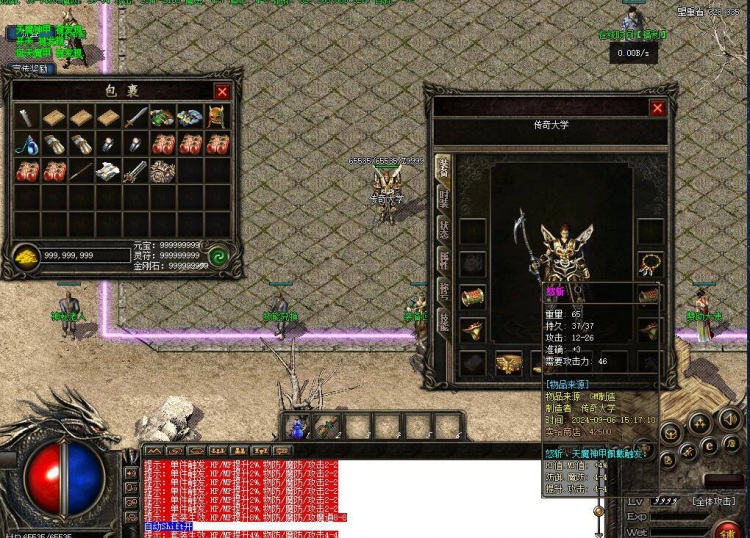Pick the golden helmet in the bag
The height and width of the screenshot is (538, 750).
pos(217,118)
